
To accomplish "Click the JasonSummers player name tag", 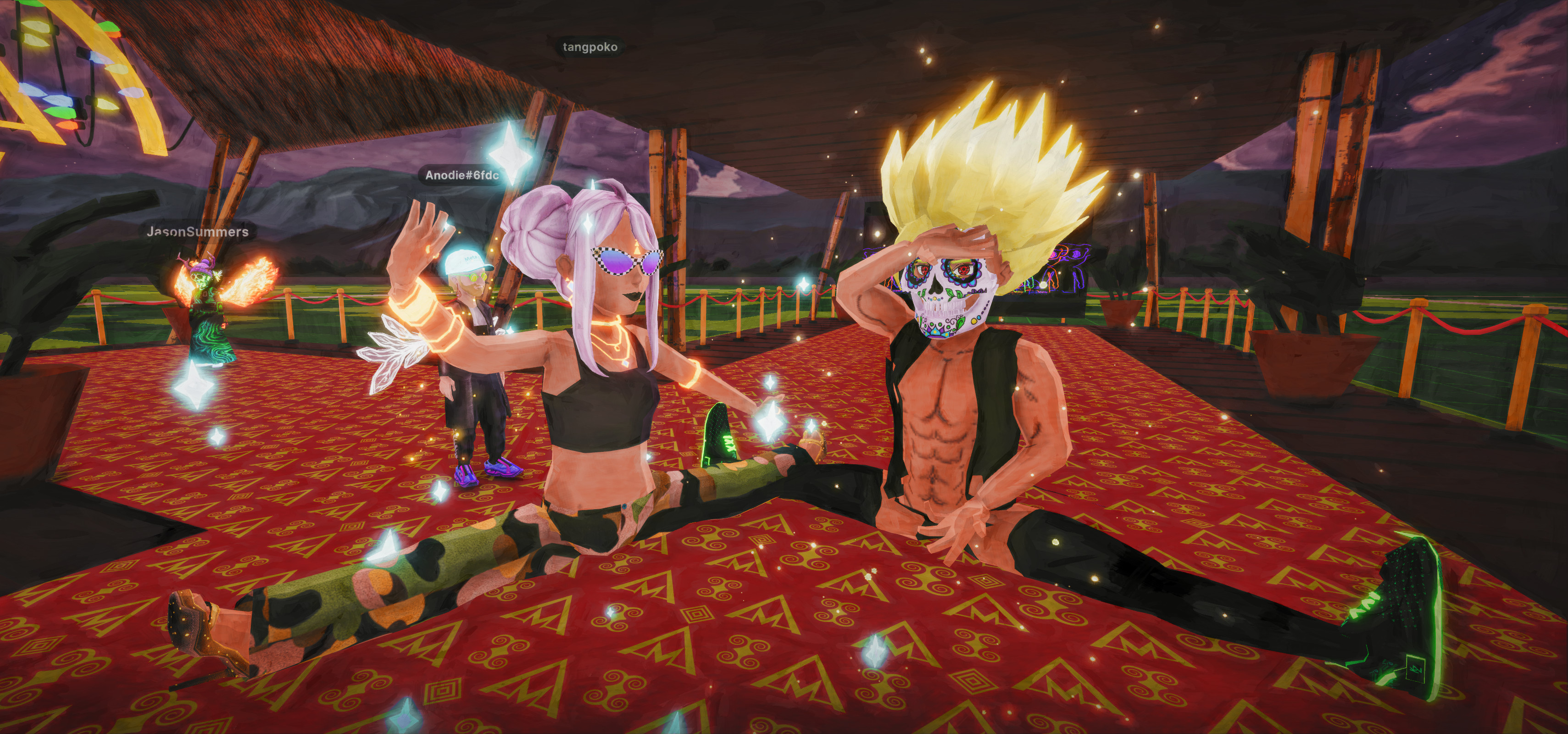I will [197, 231].
